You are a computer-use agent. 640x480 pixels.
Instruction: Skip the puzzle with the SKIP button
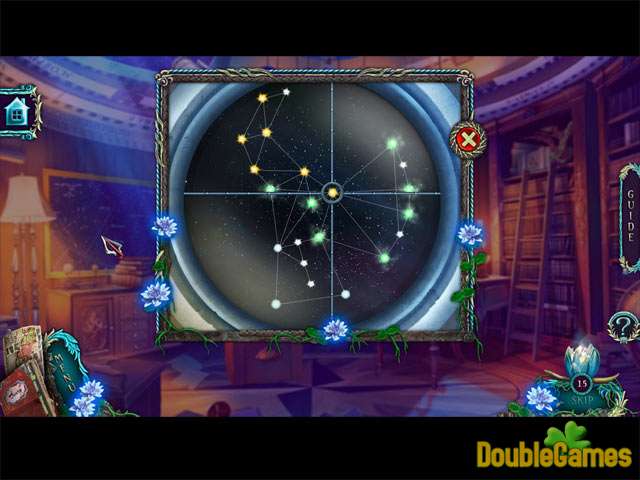(581, 399)
